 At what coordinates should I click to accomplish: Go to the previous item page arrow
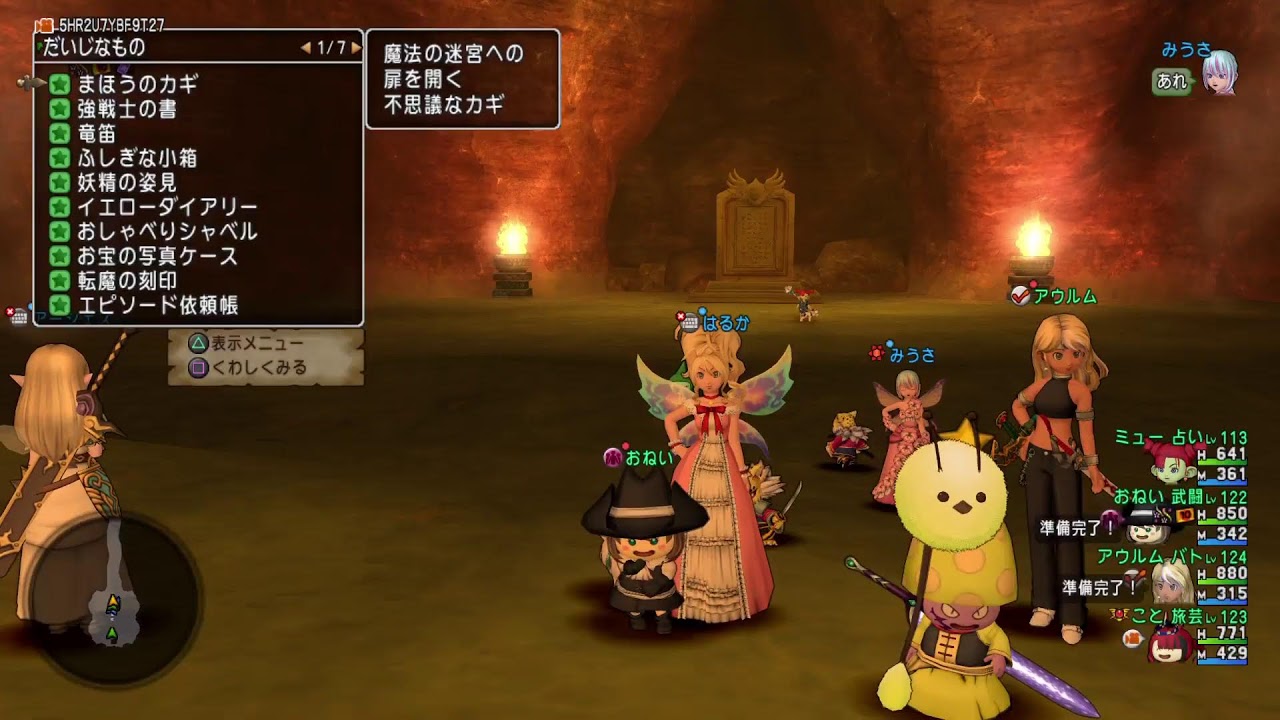(306, 48)
